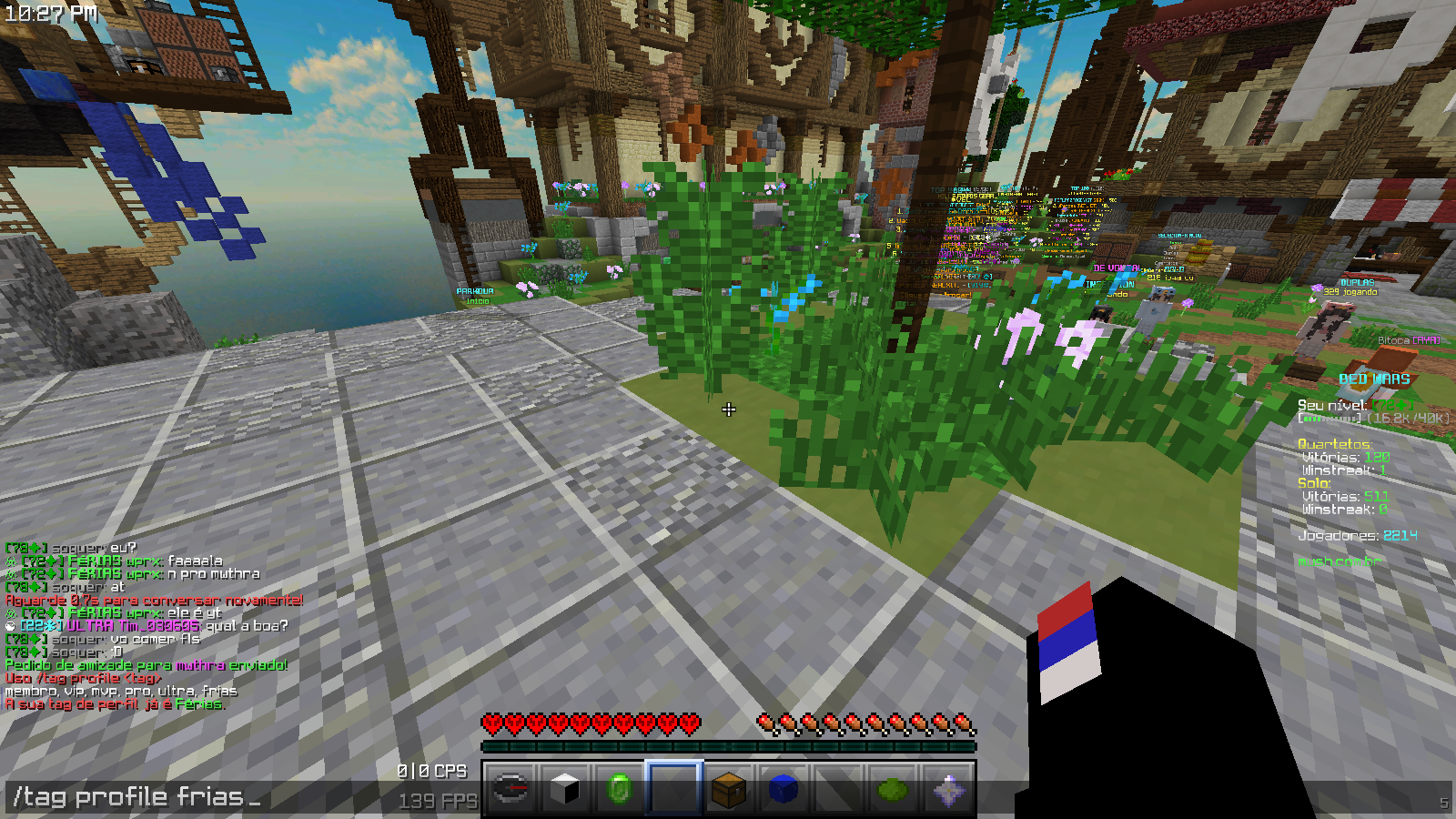Pick the blue block hotbar slot

[784, 788]
